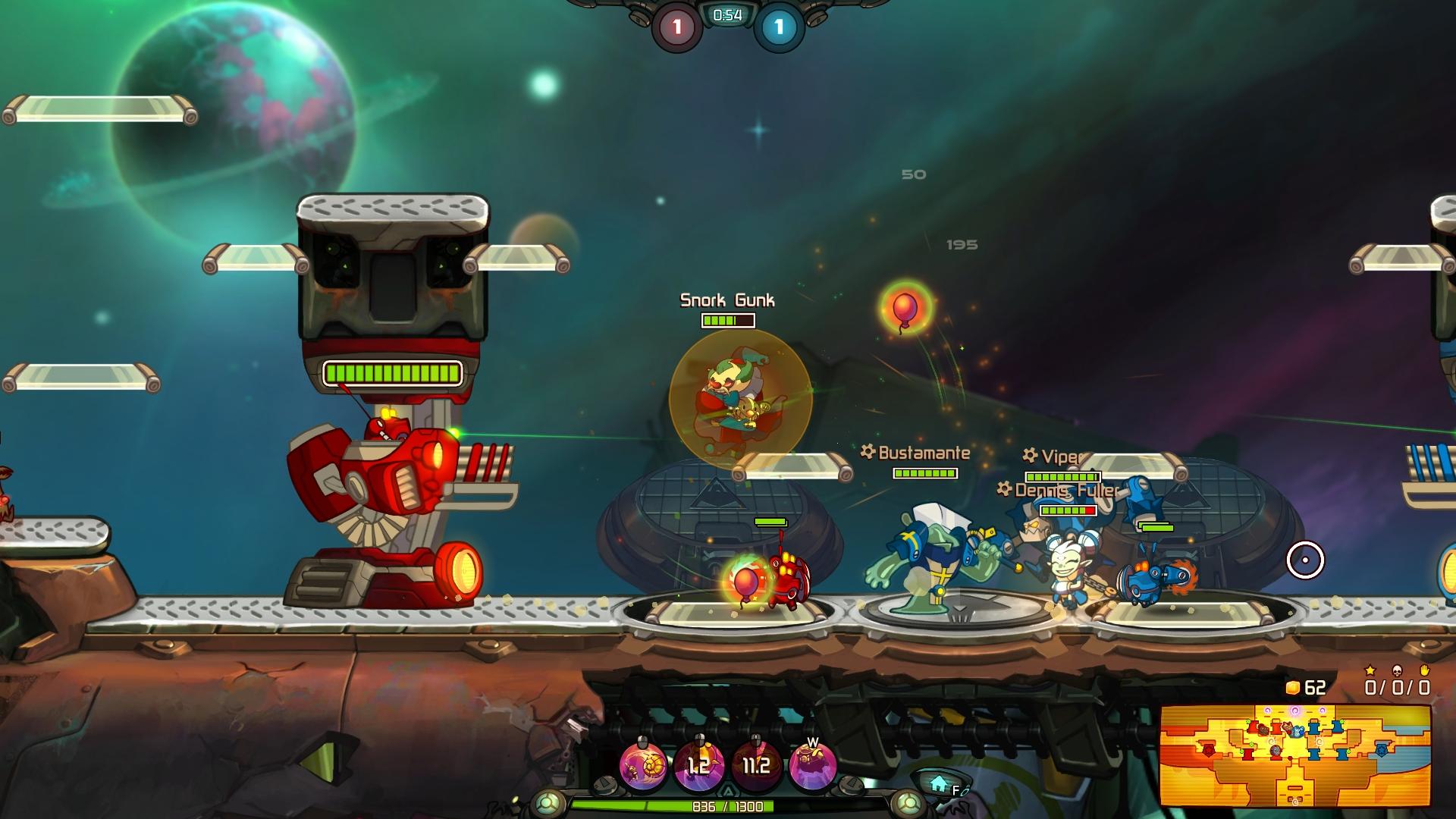Click the gear icon next to Viper's name

1029,456
